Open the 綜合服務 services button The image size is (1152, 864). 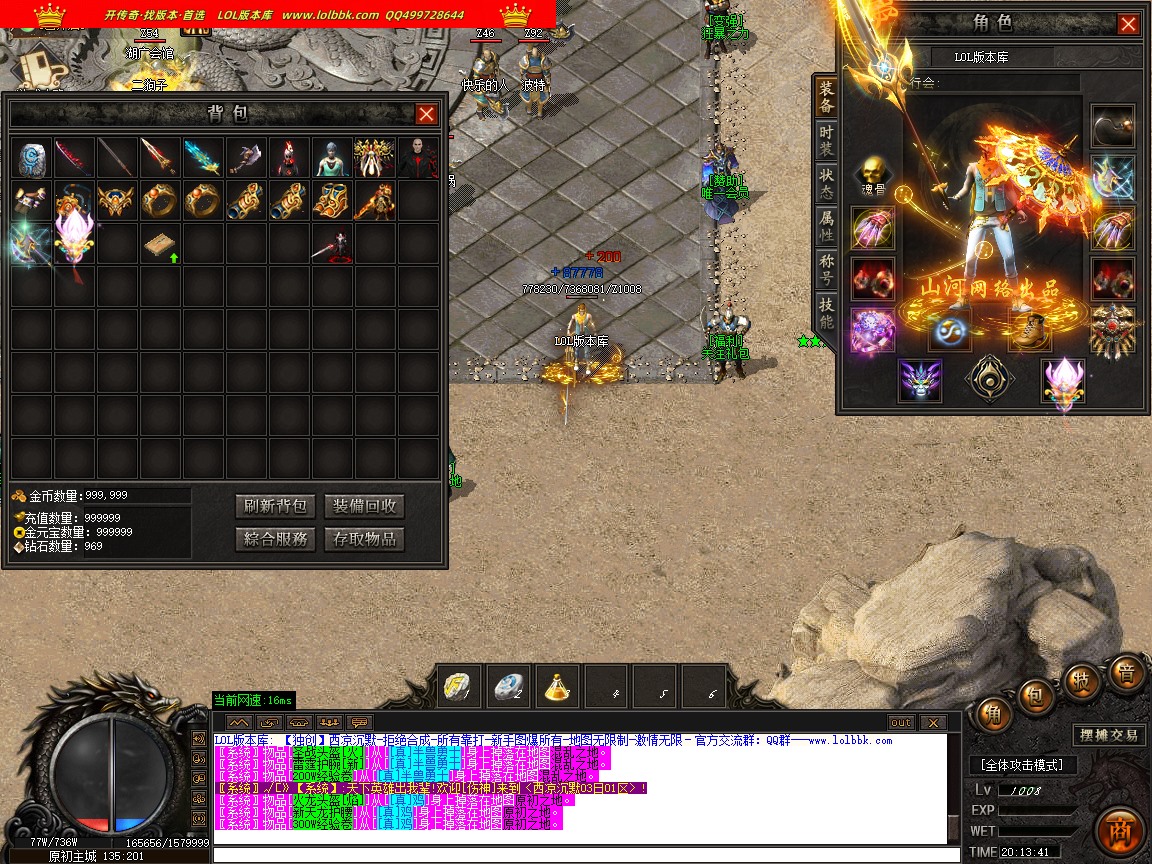point(276,539)
